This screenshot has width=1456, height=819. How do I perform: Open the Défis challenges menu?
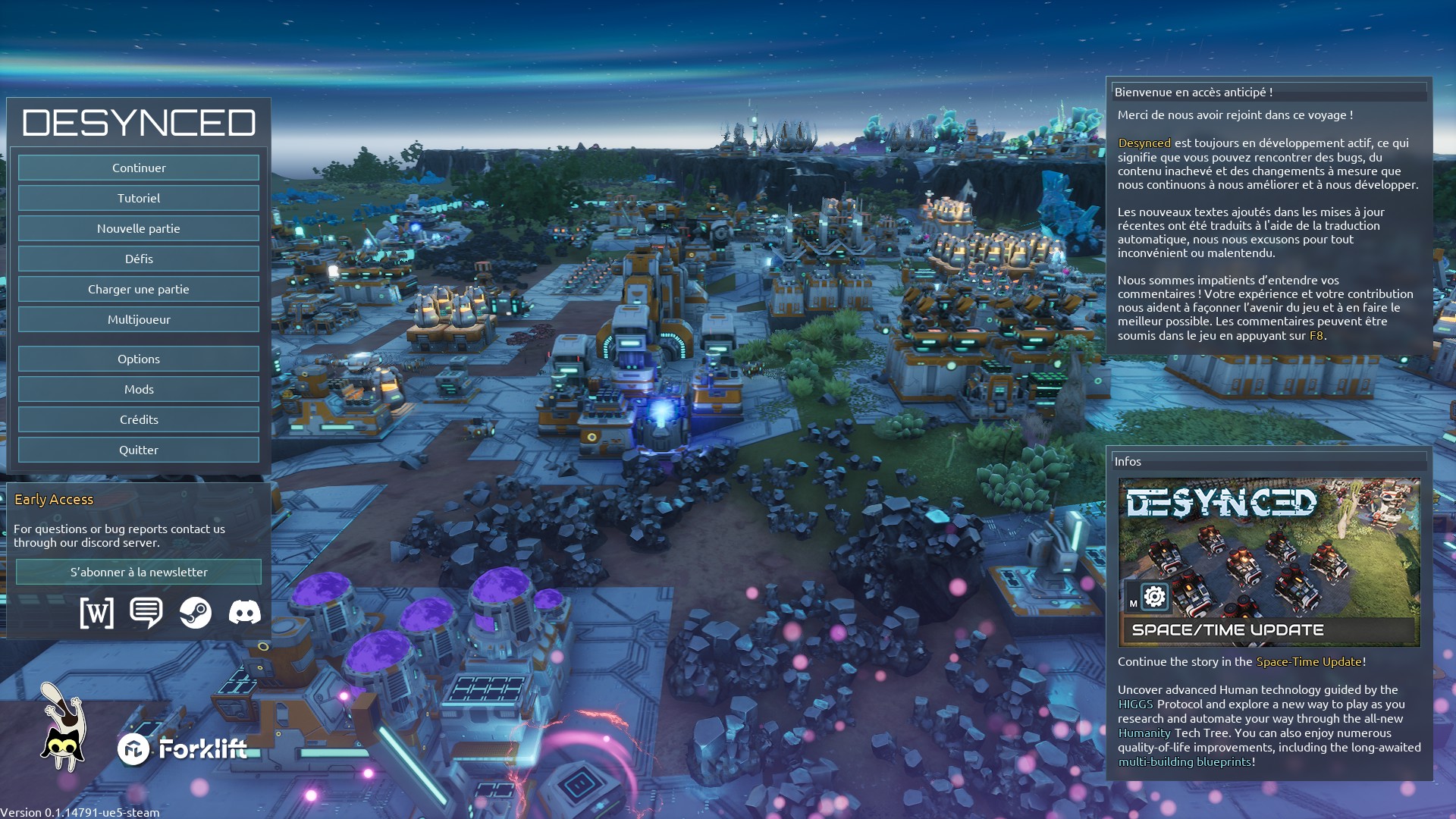coord(139,259)
